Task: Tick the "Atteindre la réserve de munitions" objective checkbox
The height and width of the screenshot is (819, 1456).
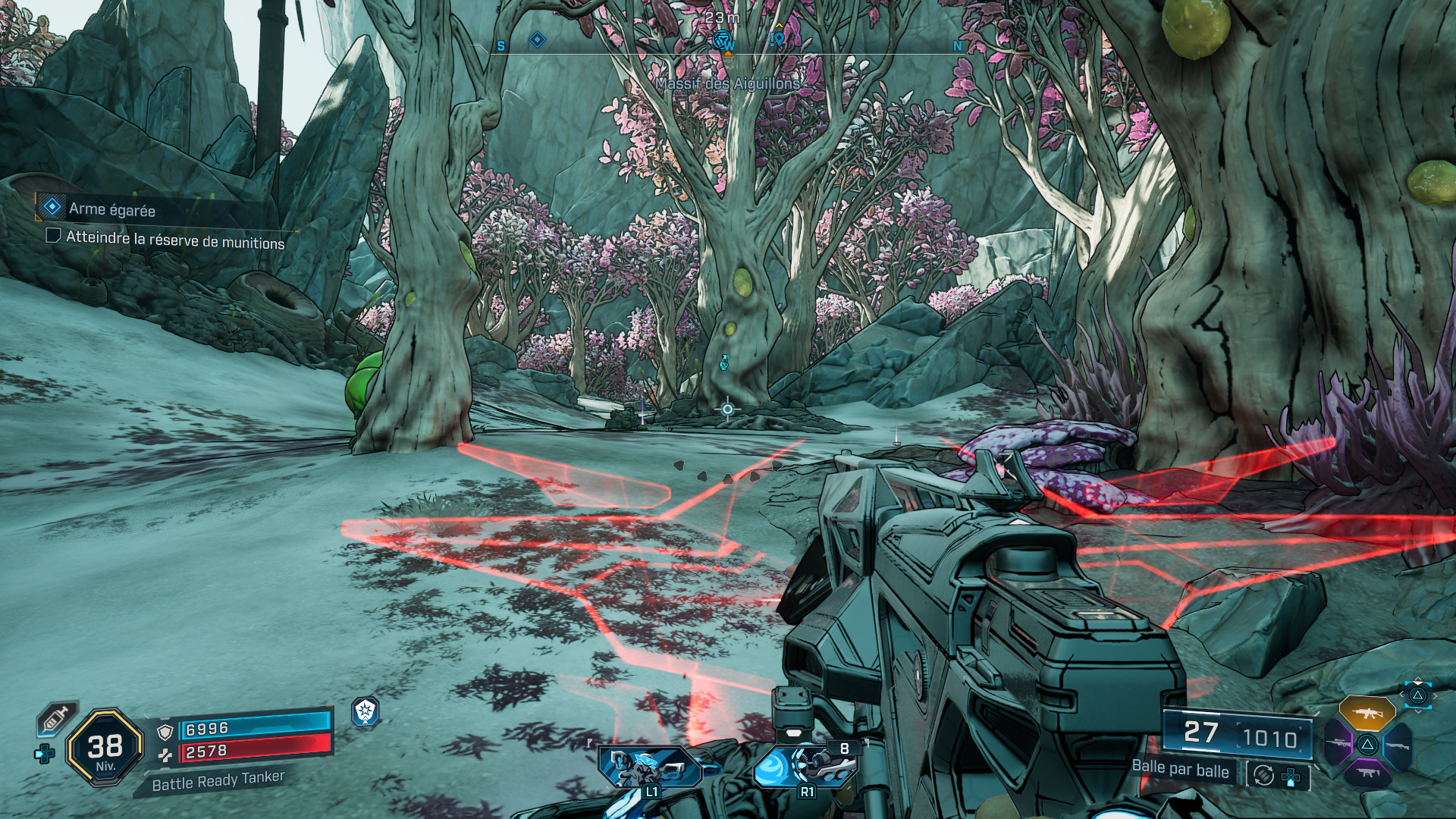Action: 53,235
